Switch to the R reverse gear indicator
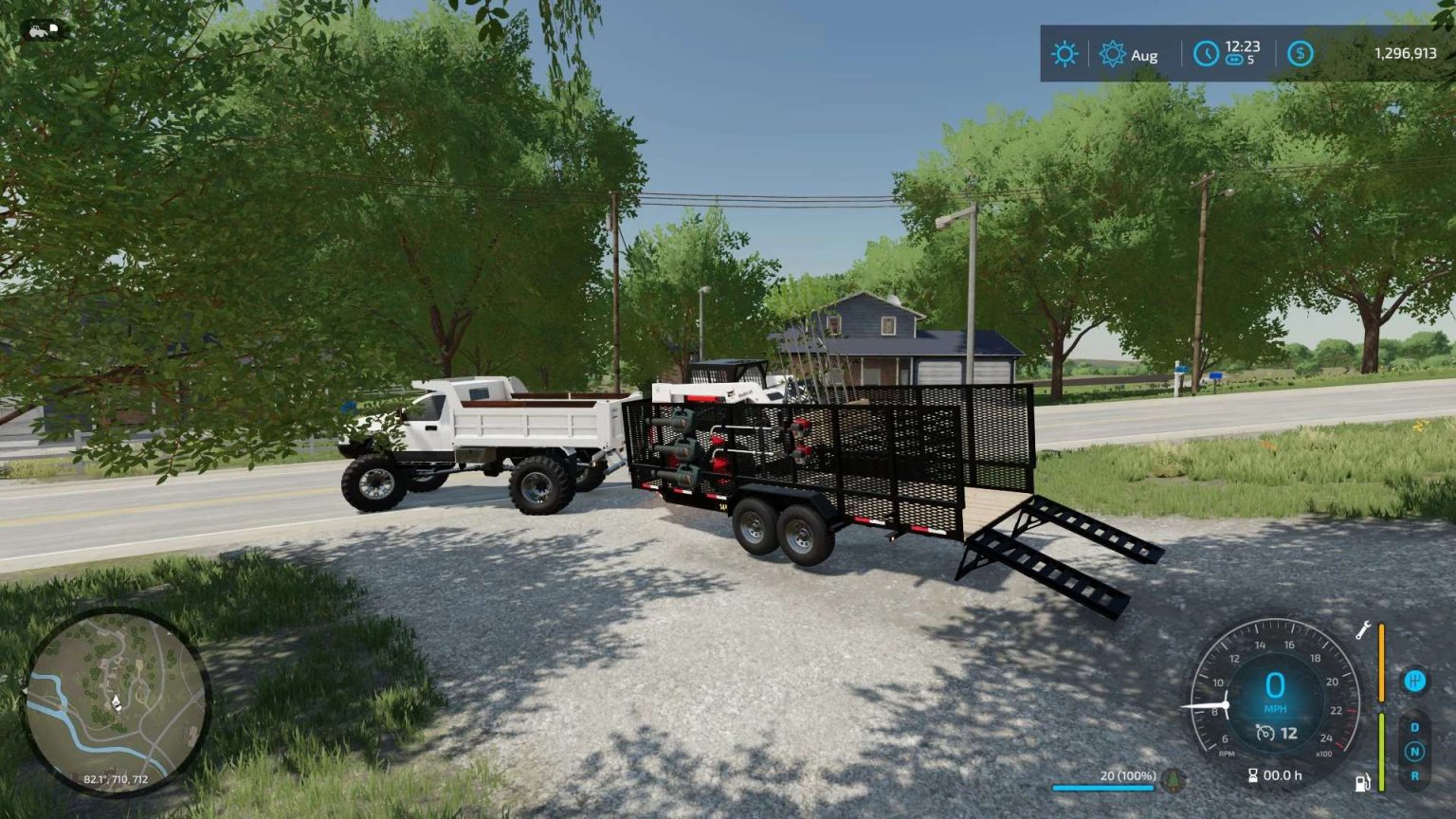1456x819 pixels. tap(1415, 775)
